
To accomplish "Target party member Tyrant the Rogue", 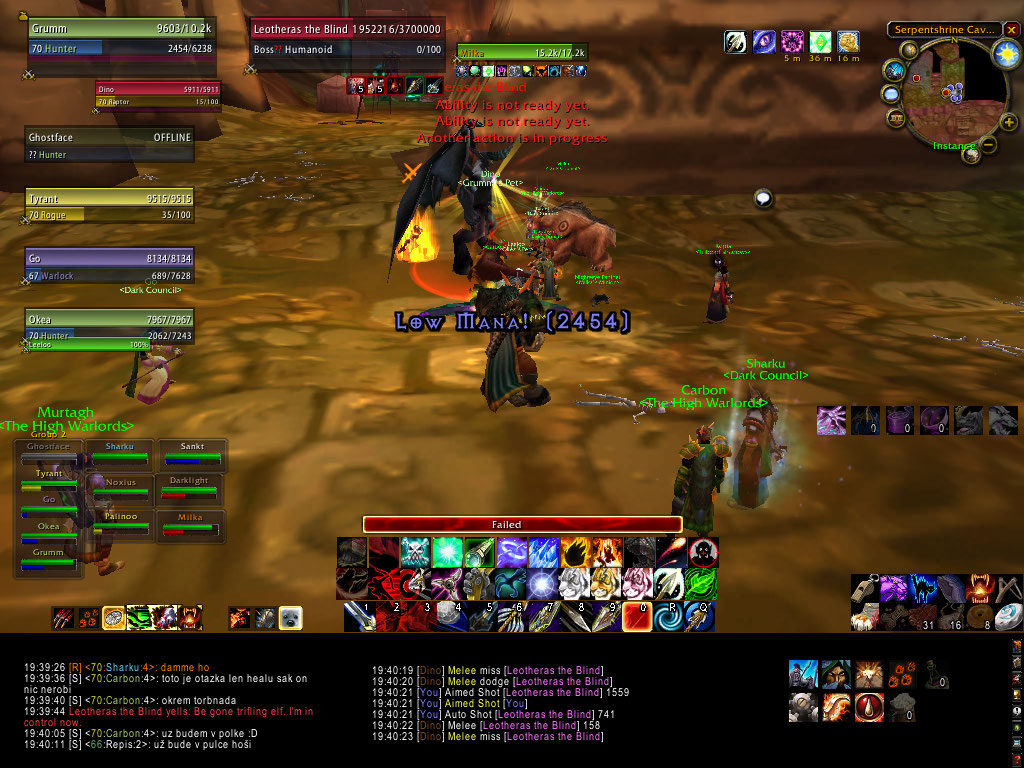I will point(109,206).
